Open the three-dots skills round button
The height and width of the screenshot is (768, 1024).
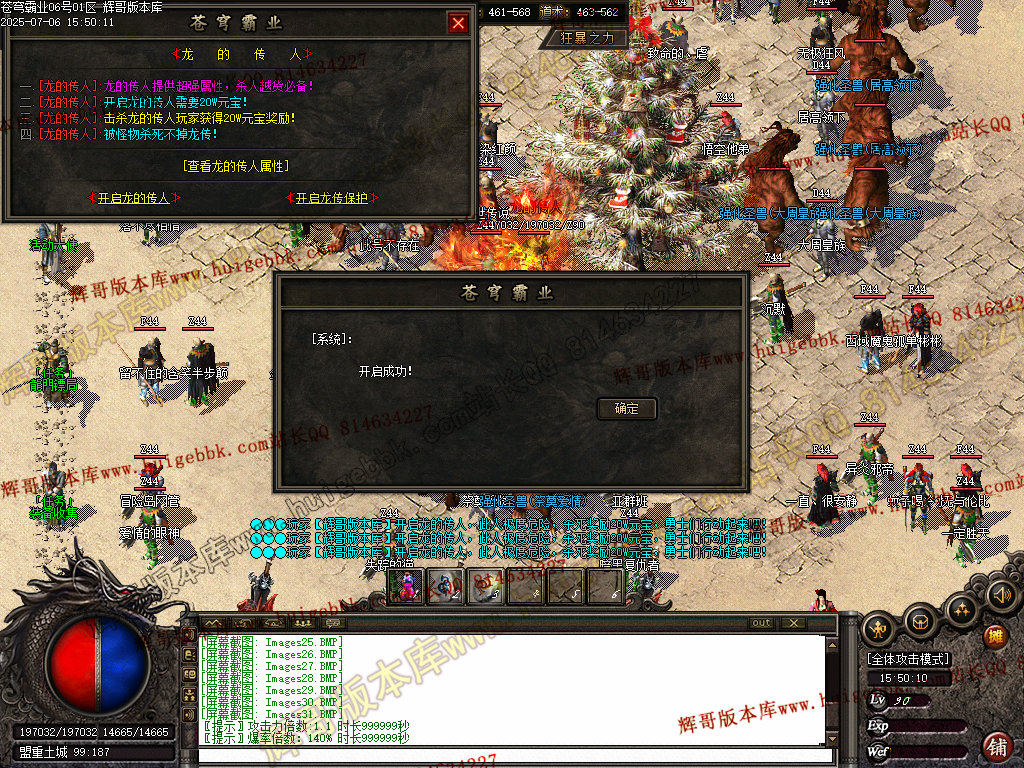click(x=961, y=607)
